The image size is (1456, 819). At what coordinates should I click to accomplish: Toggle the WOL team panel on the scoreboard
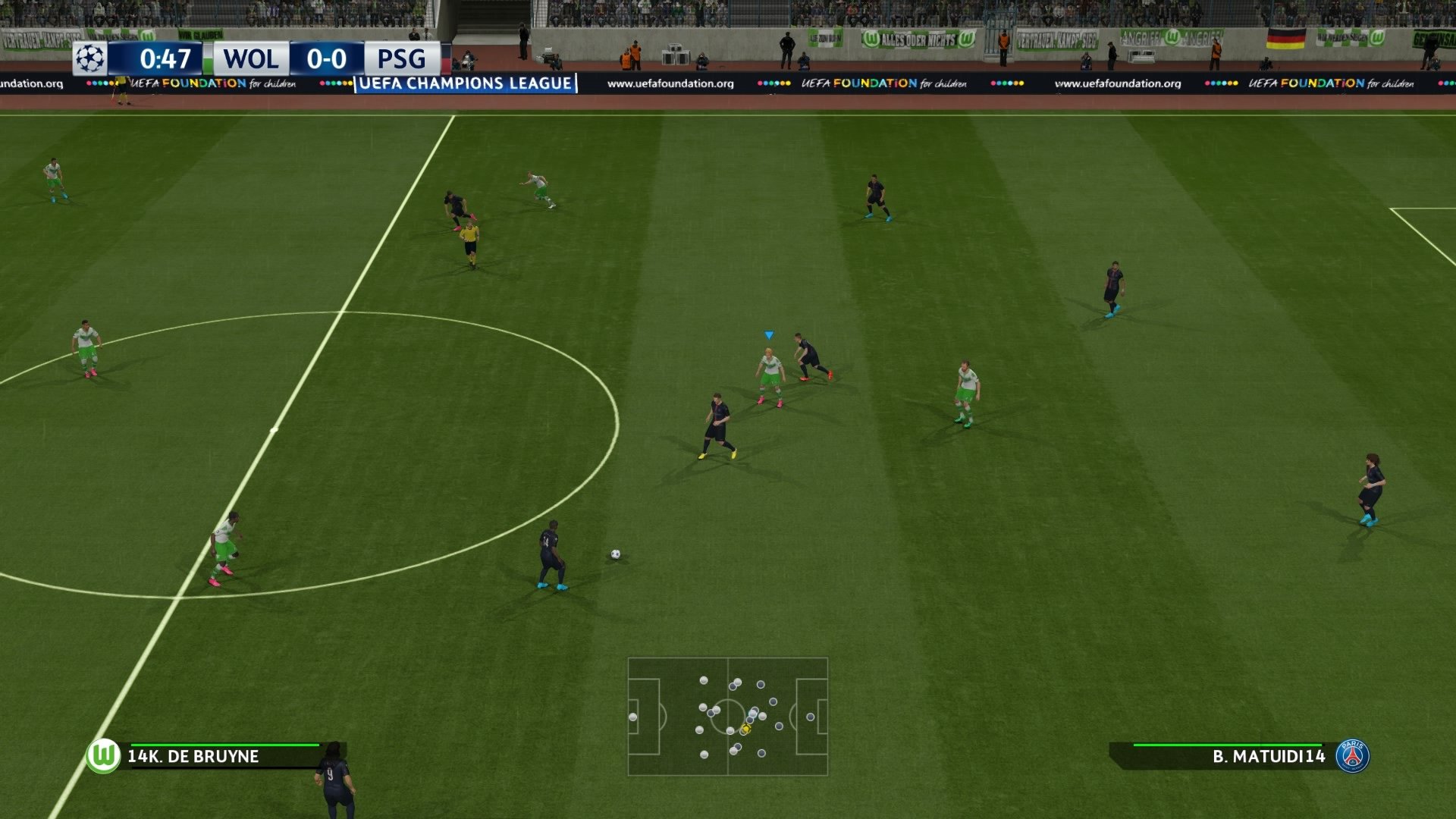[x=250, y=59]
